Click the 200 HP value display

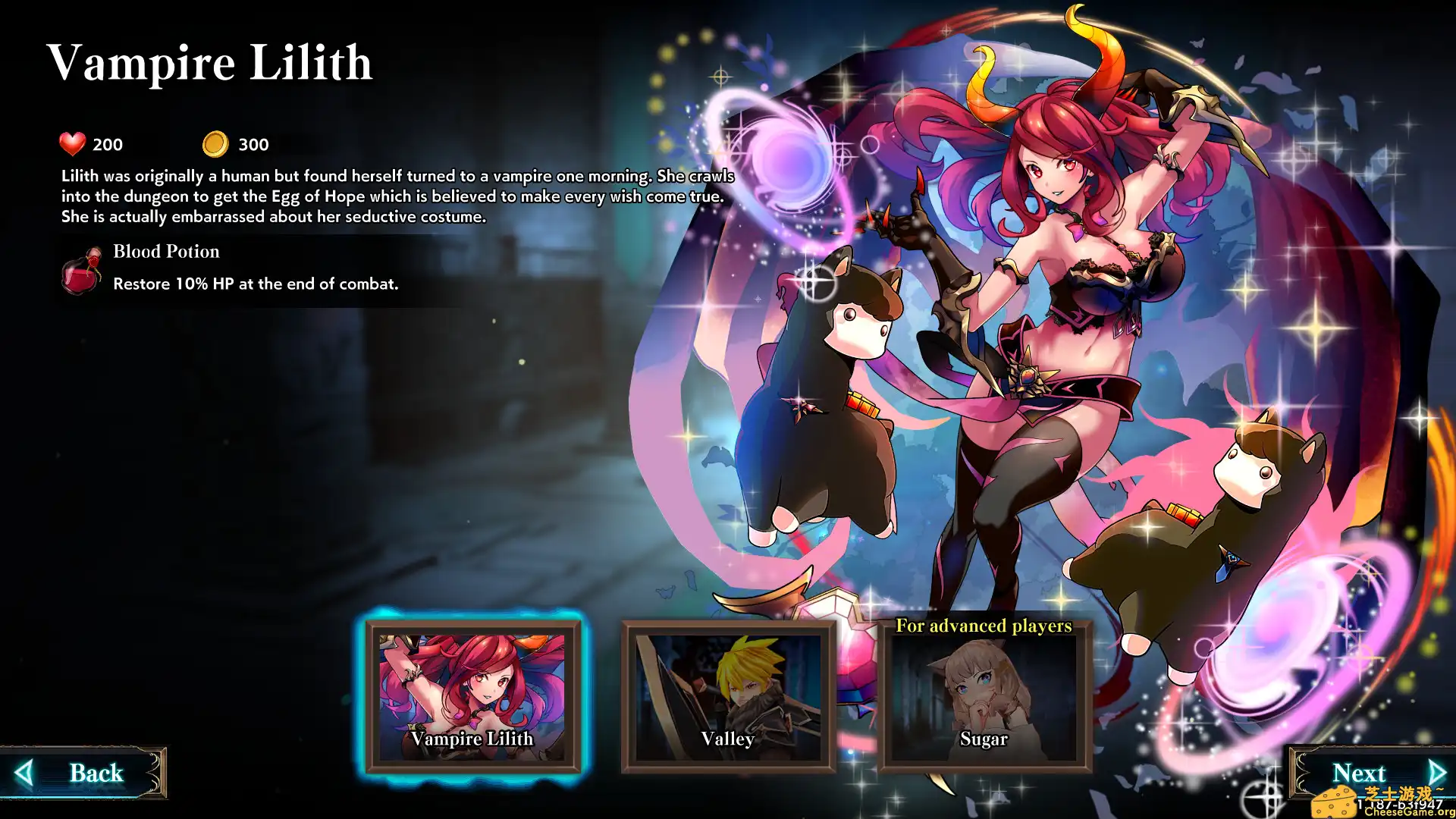[107, 144]
